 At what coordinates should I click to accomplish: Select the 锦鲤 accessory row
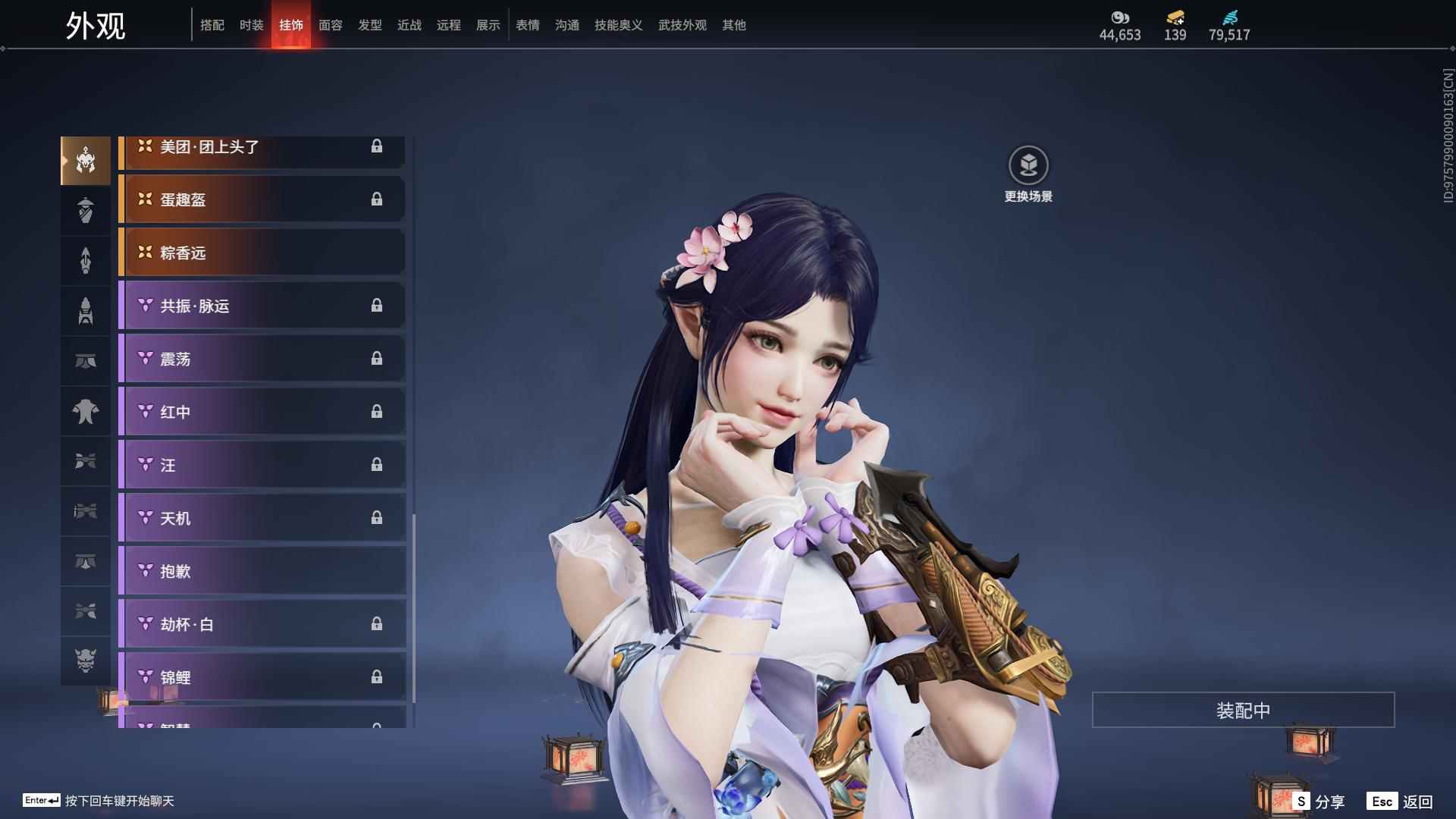click(x=262, y=677)
